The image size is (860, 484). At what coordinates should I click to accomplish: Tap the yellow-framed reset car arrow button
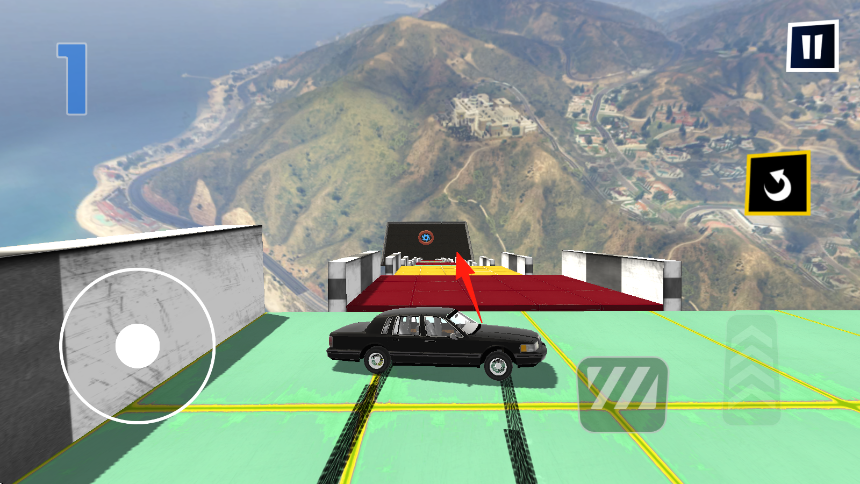[x=777, y=183]
